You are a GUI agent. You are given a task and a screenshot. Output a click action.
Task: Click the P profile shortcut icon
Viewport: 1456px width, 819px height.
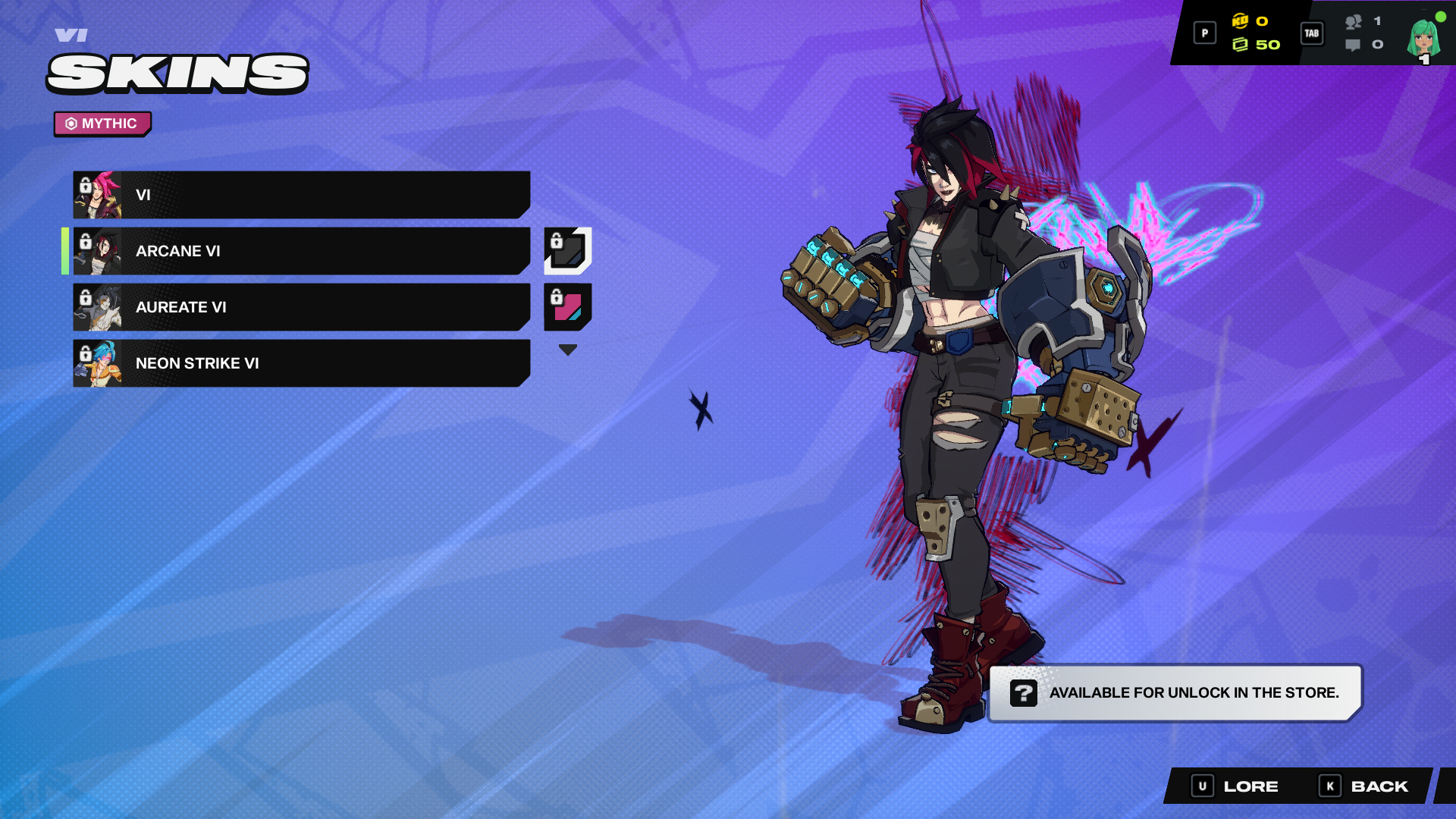(x=1204, y=33)
